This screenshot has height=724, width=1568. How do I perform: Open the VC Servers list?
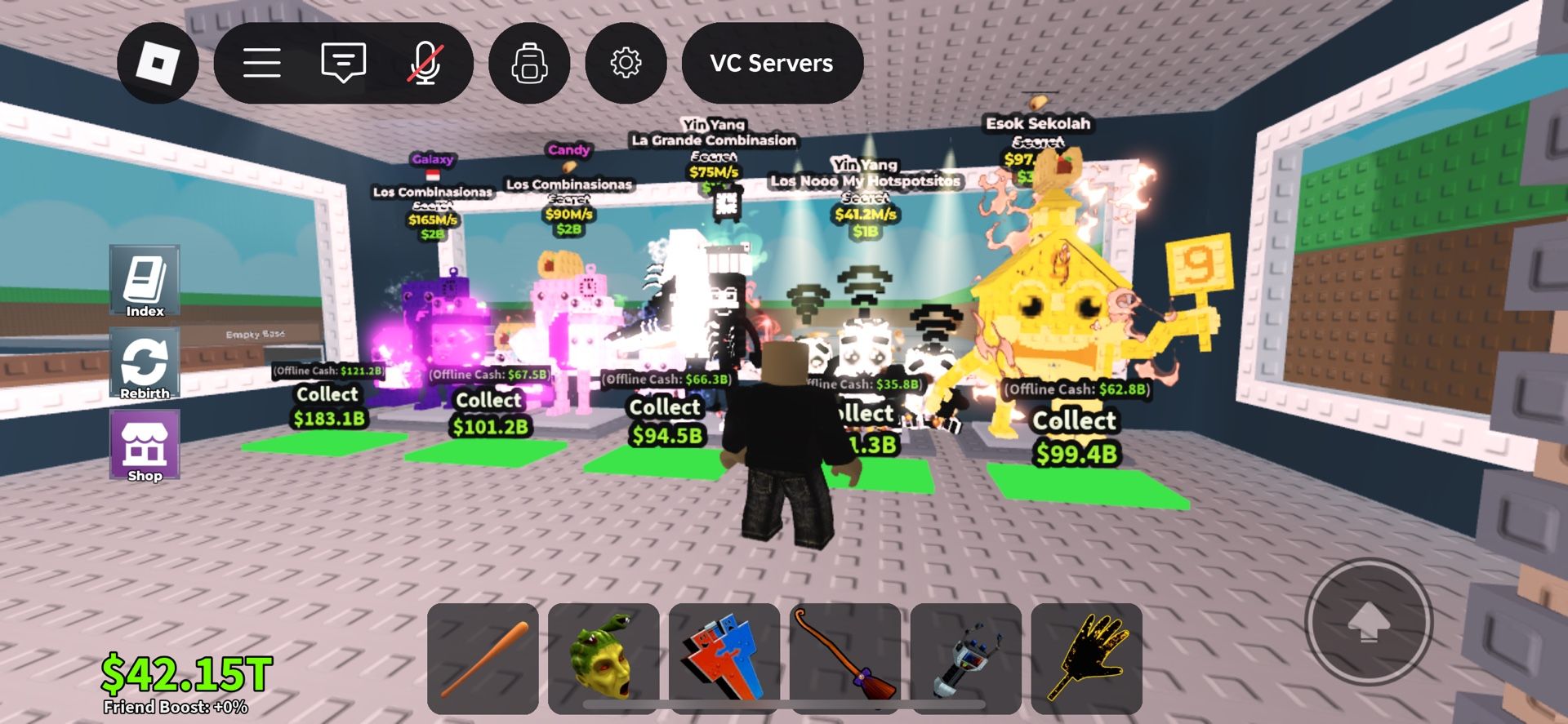pyautogui.click(x=771, y=63)
